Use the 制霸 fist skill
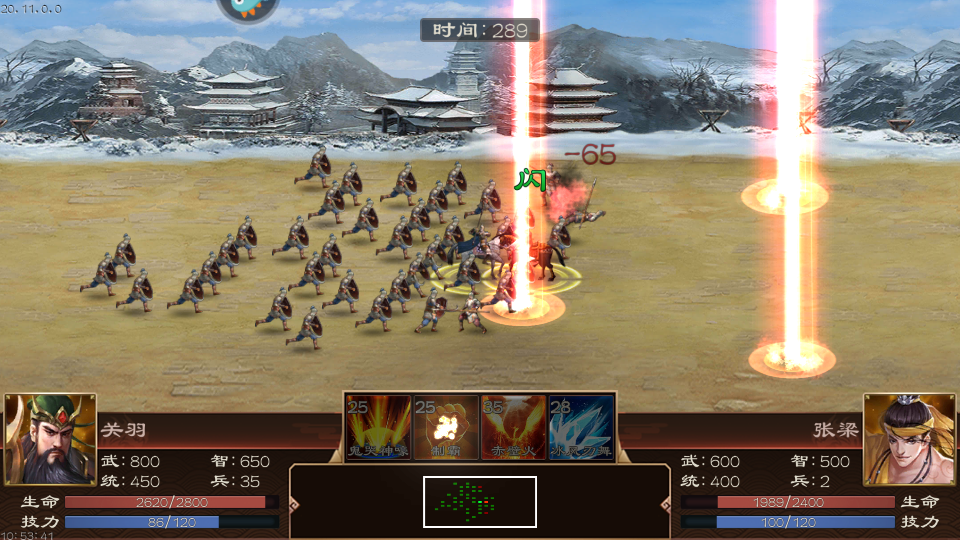 coord(446,427)
